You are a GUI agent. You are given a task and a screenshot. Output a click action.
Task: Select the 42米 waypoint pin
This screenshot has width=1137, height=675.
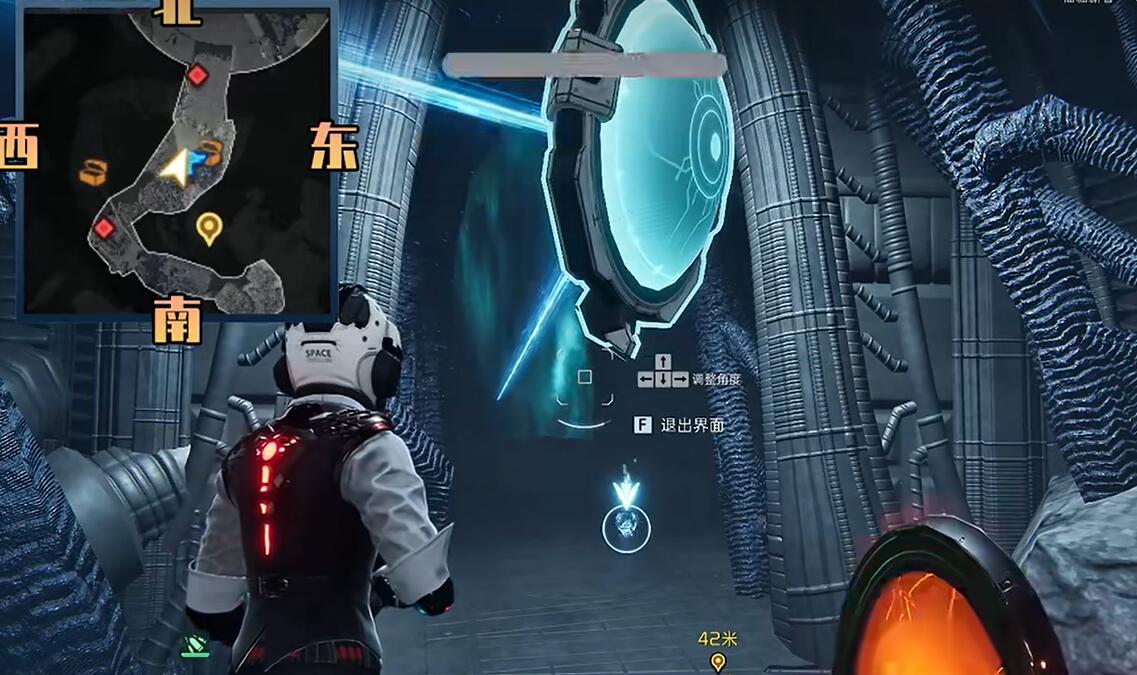717,661
